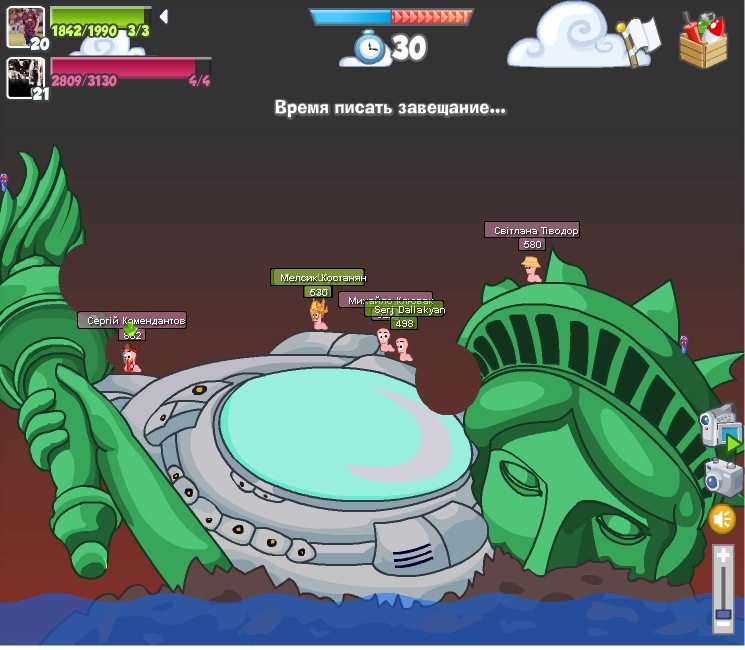Click the white arrow beside green team bar

click(x=163, y=17)
